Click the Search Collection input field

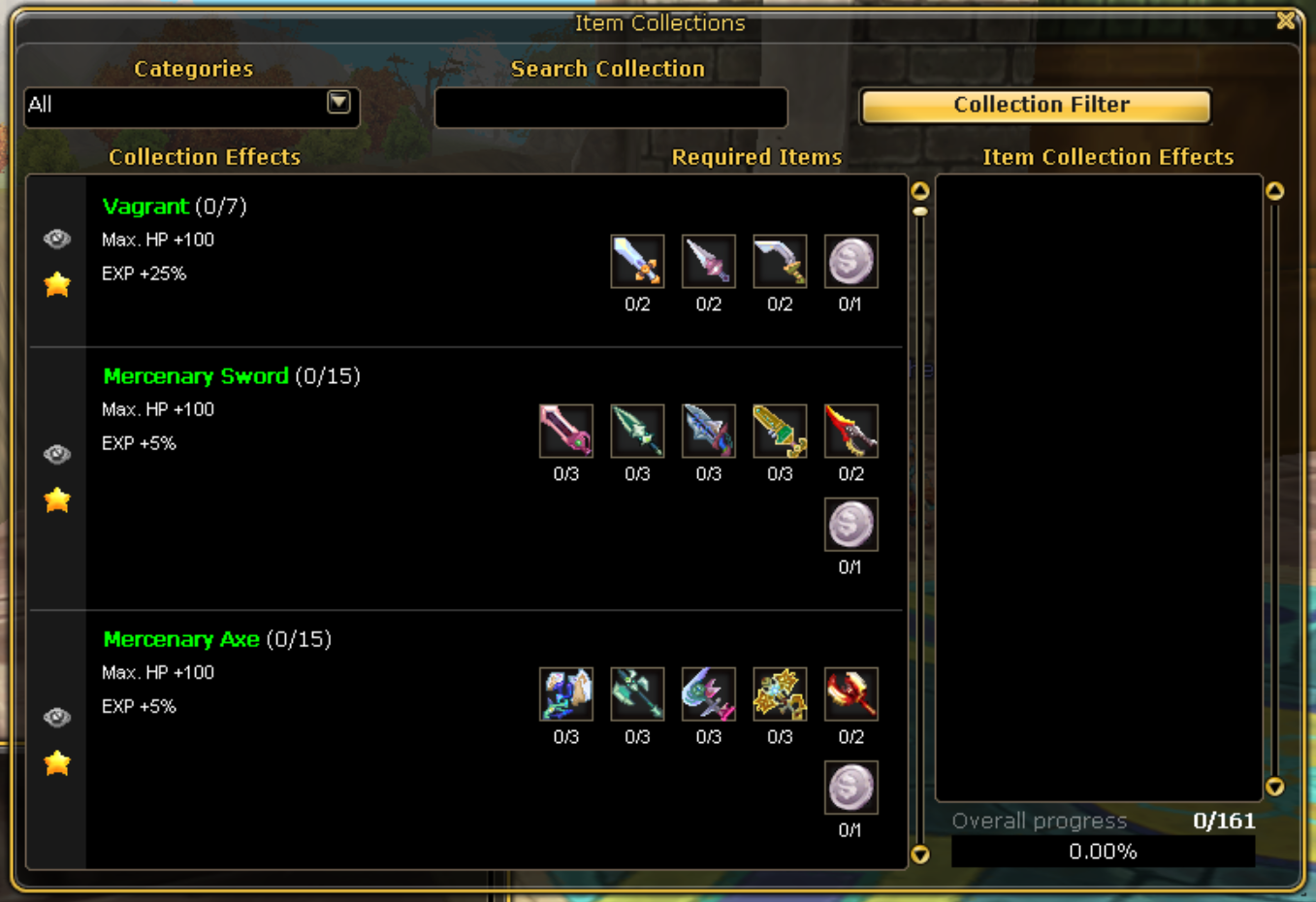(x=610, y=108)
